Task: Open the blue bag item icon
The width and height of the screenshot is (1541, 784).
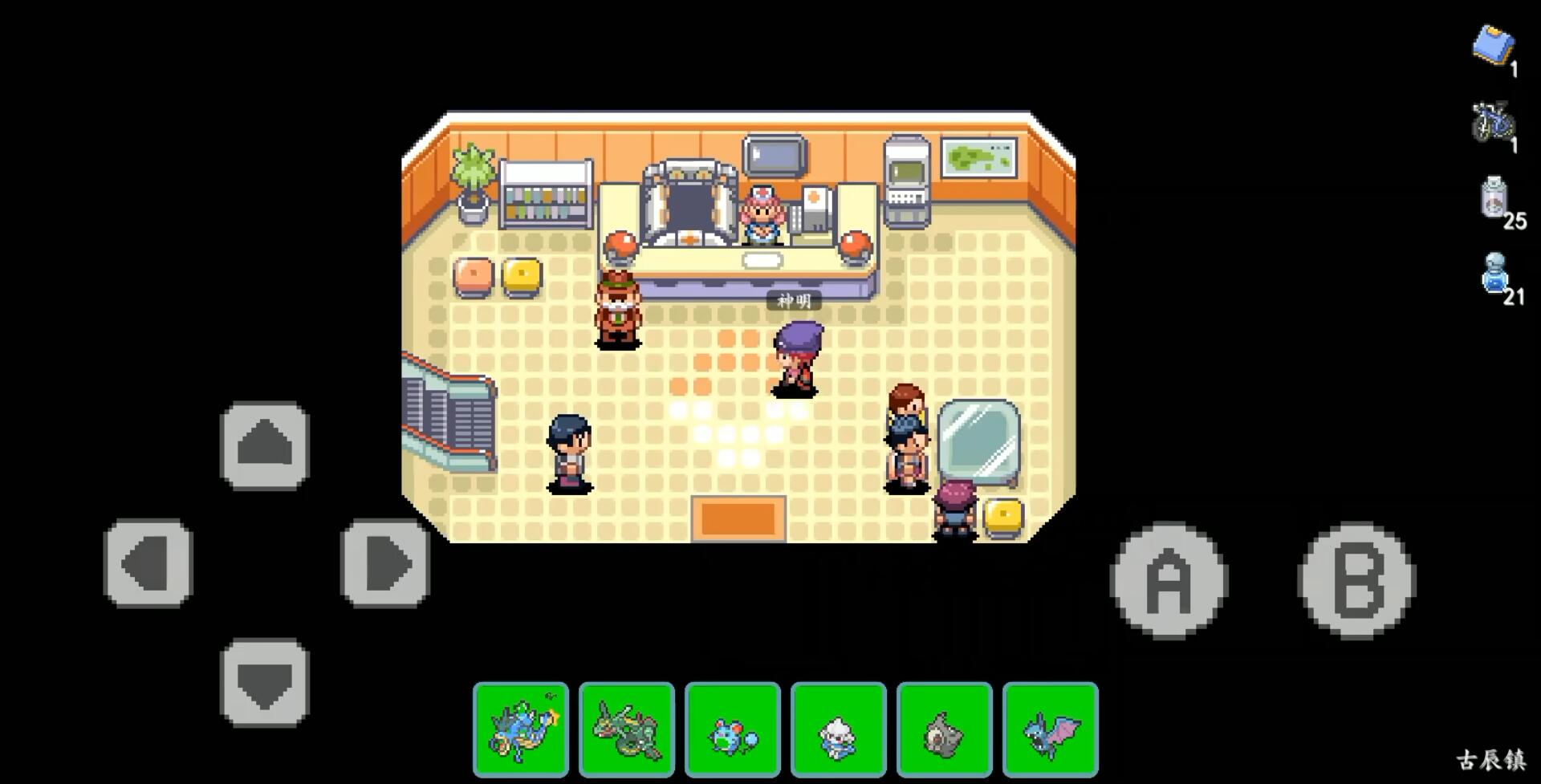Action: coord(1493,44)
